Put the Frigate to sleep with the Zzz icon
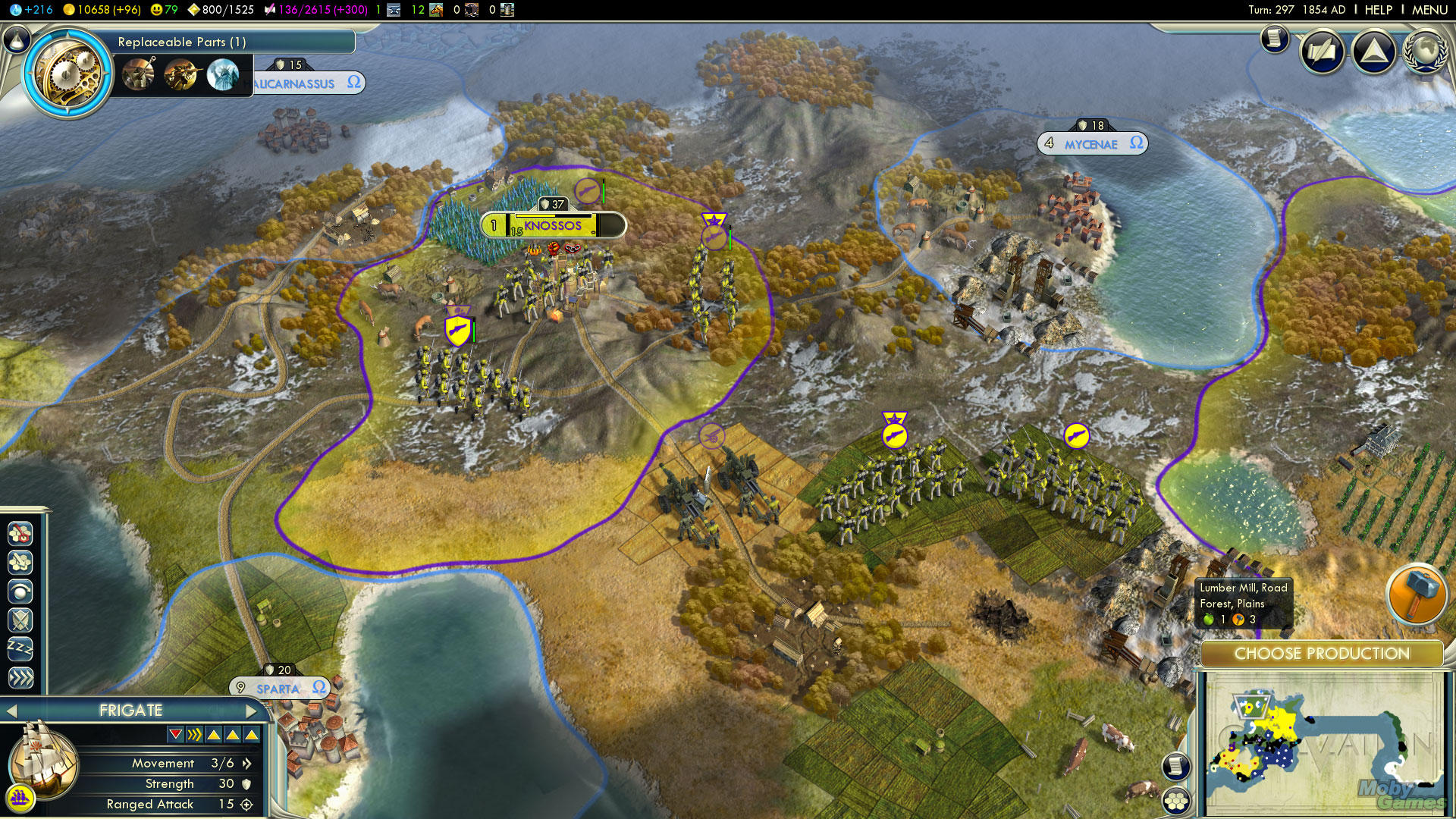The height and width of the screenshot is (819, 1456). point(20,647)
